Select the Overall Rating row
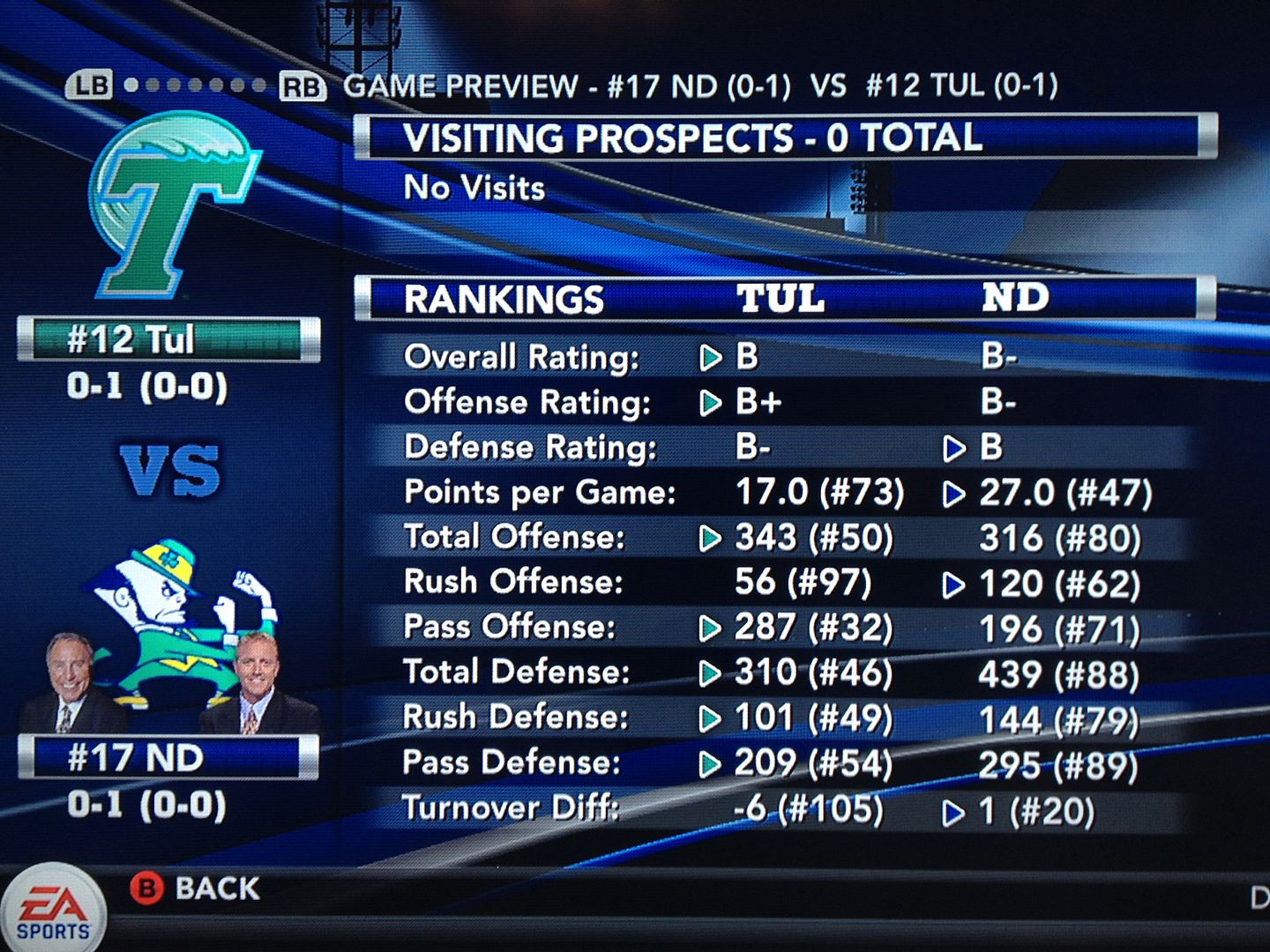 pos(776,357)
